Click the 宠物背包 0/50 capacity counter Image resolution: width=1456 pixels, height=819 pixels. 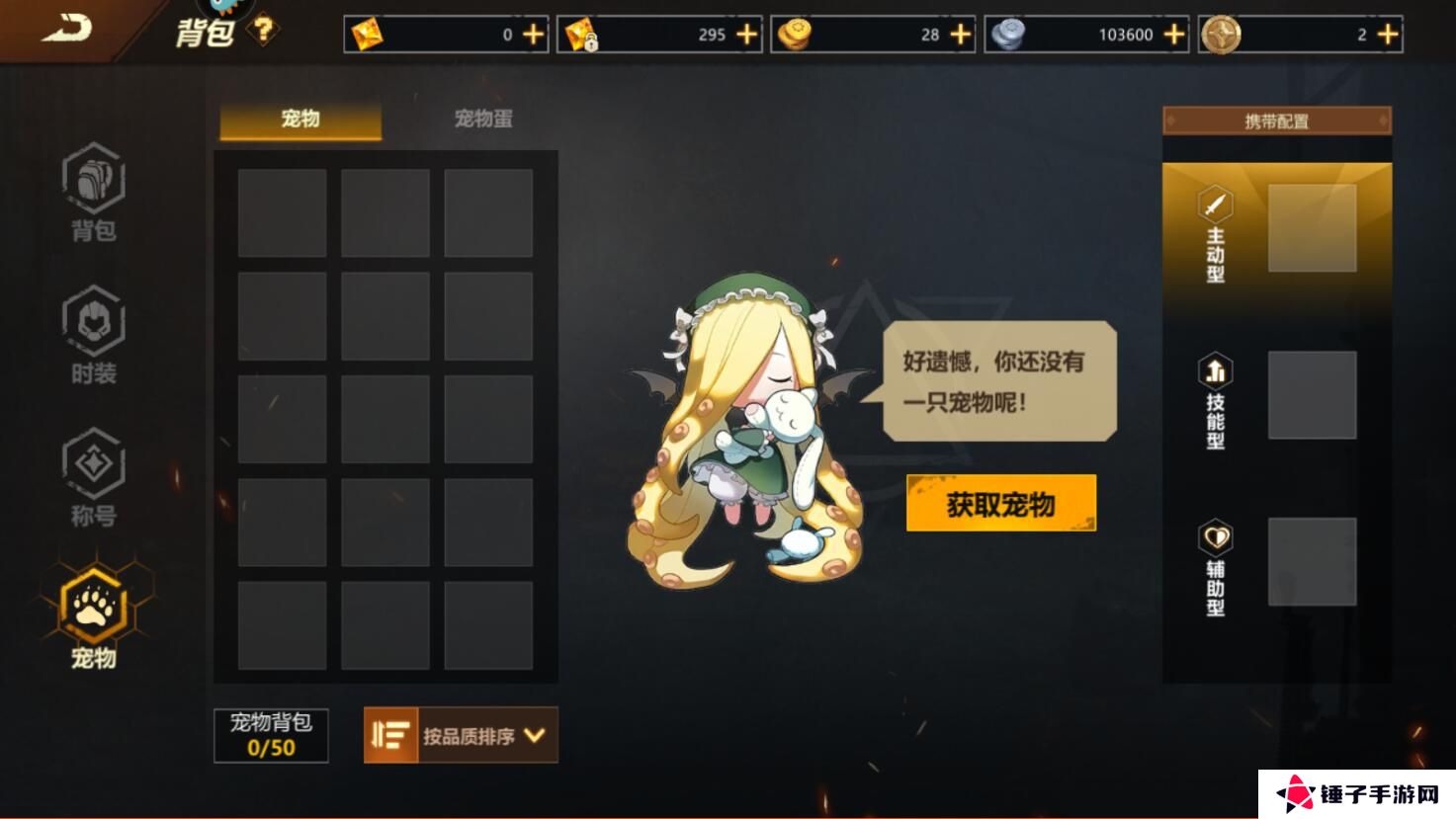[270, 736]
